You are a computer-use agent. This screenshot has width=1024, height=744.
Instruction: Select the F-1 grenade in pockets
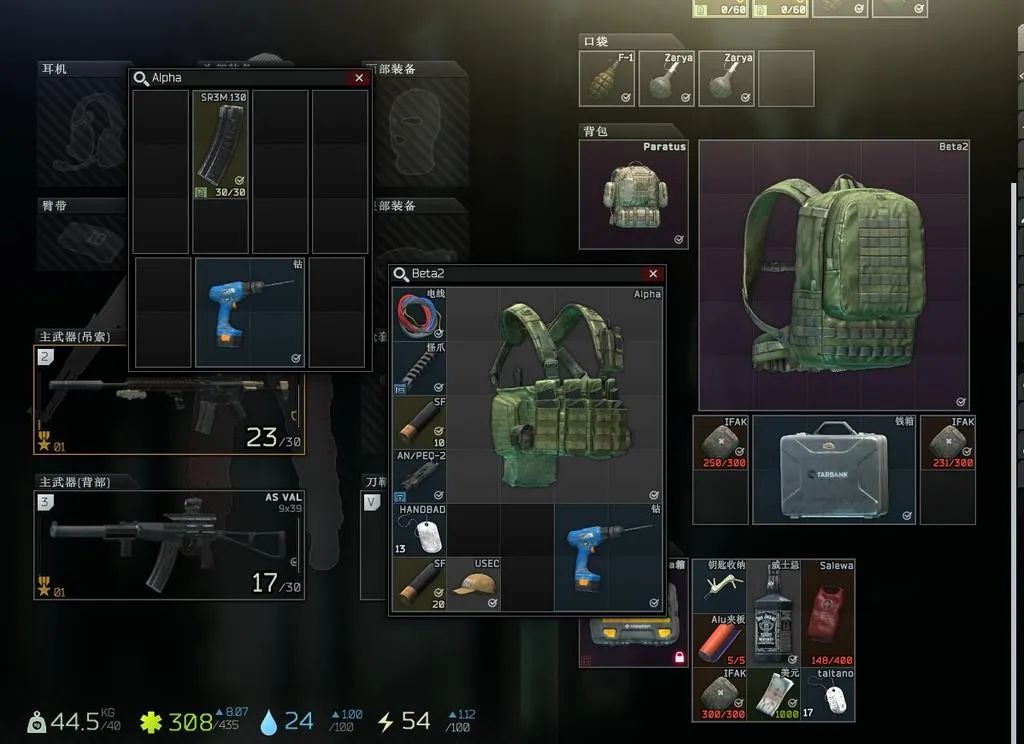tap(607, 79)
